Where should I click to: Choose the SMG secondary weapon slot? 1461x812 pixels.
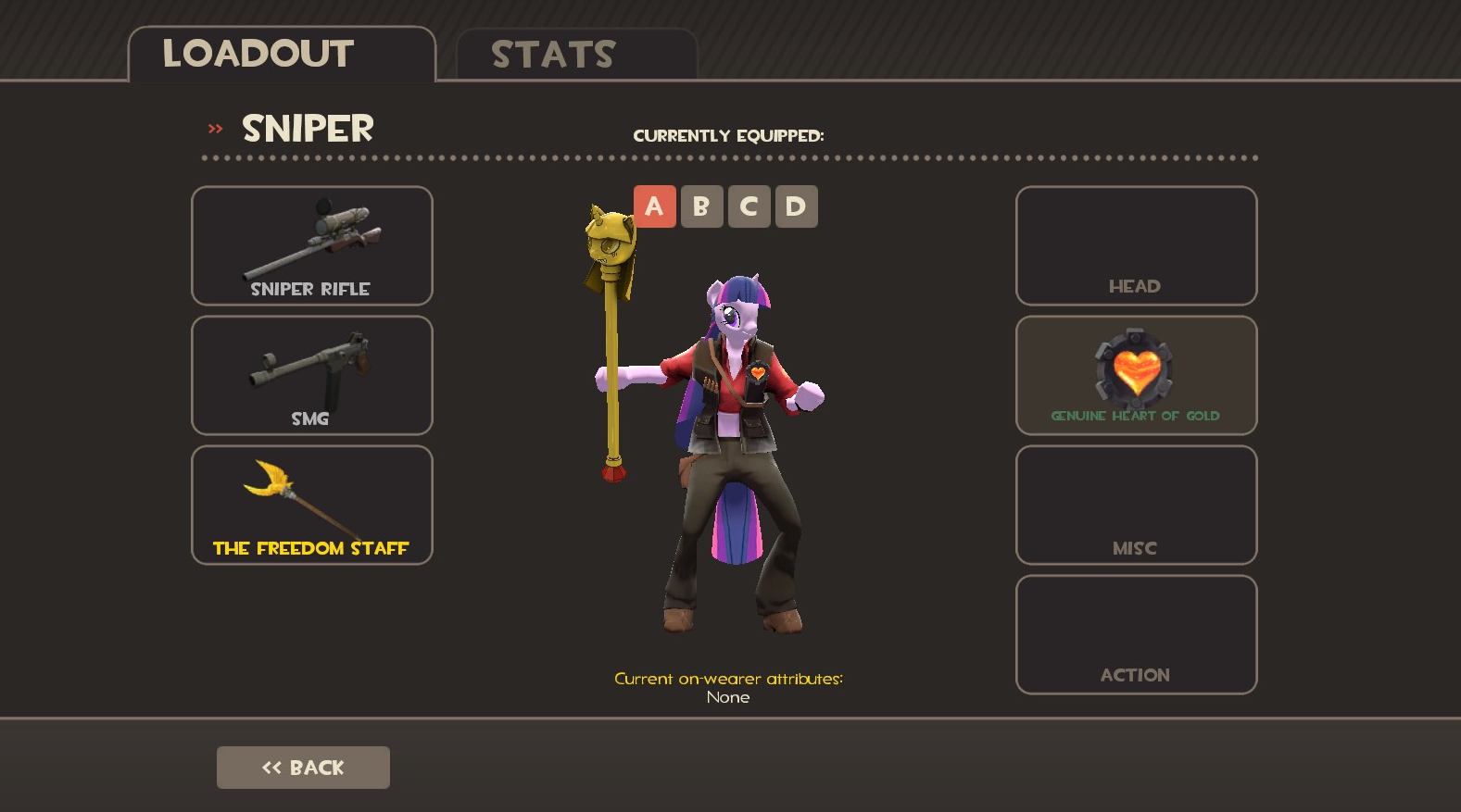[x=312, y=376]
